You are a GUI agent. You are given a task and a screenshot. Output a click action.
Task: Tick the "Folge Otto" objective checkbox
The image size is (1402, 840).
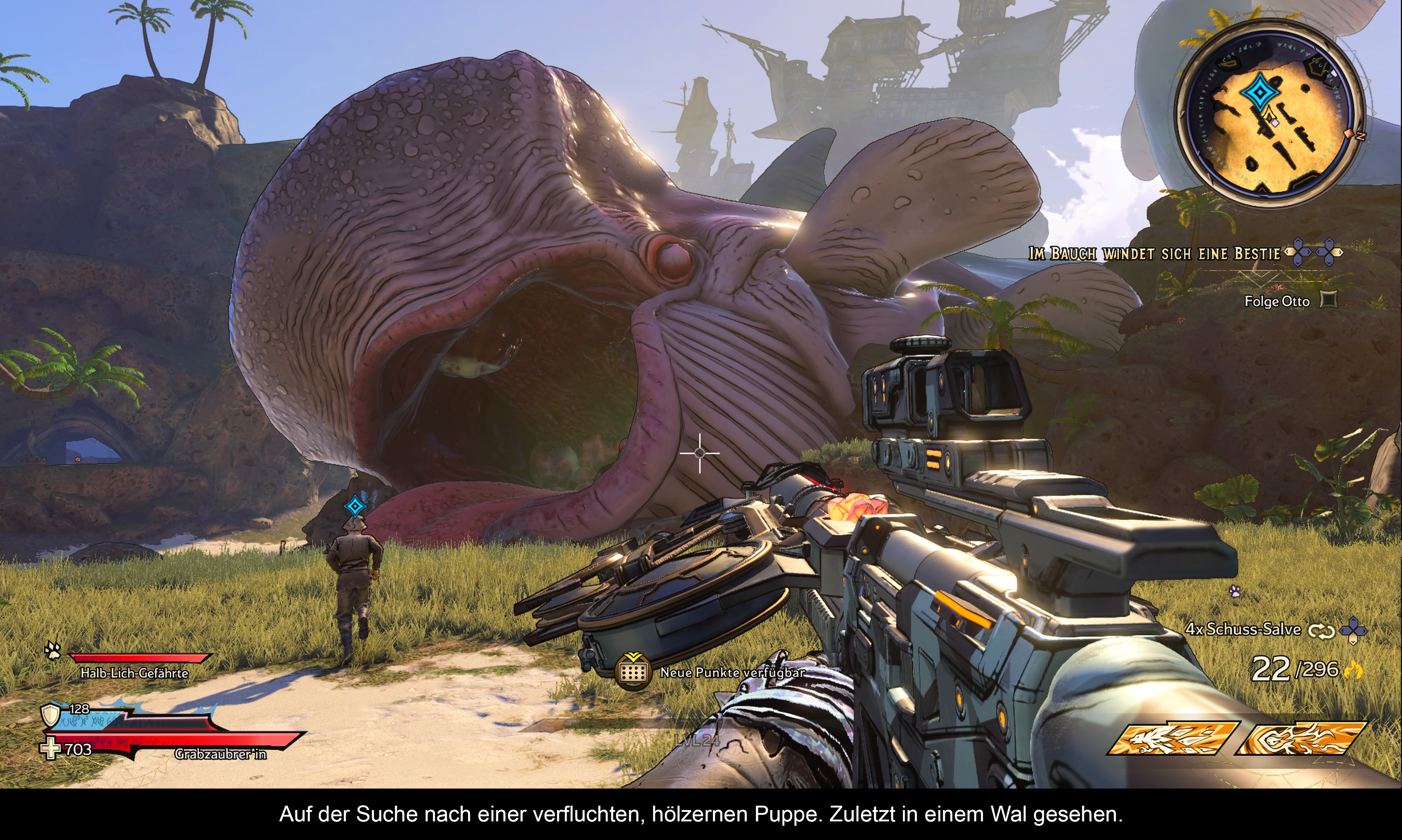point(1328,299)
